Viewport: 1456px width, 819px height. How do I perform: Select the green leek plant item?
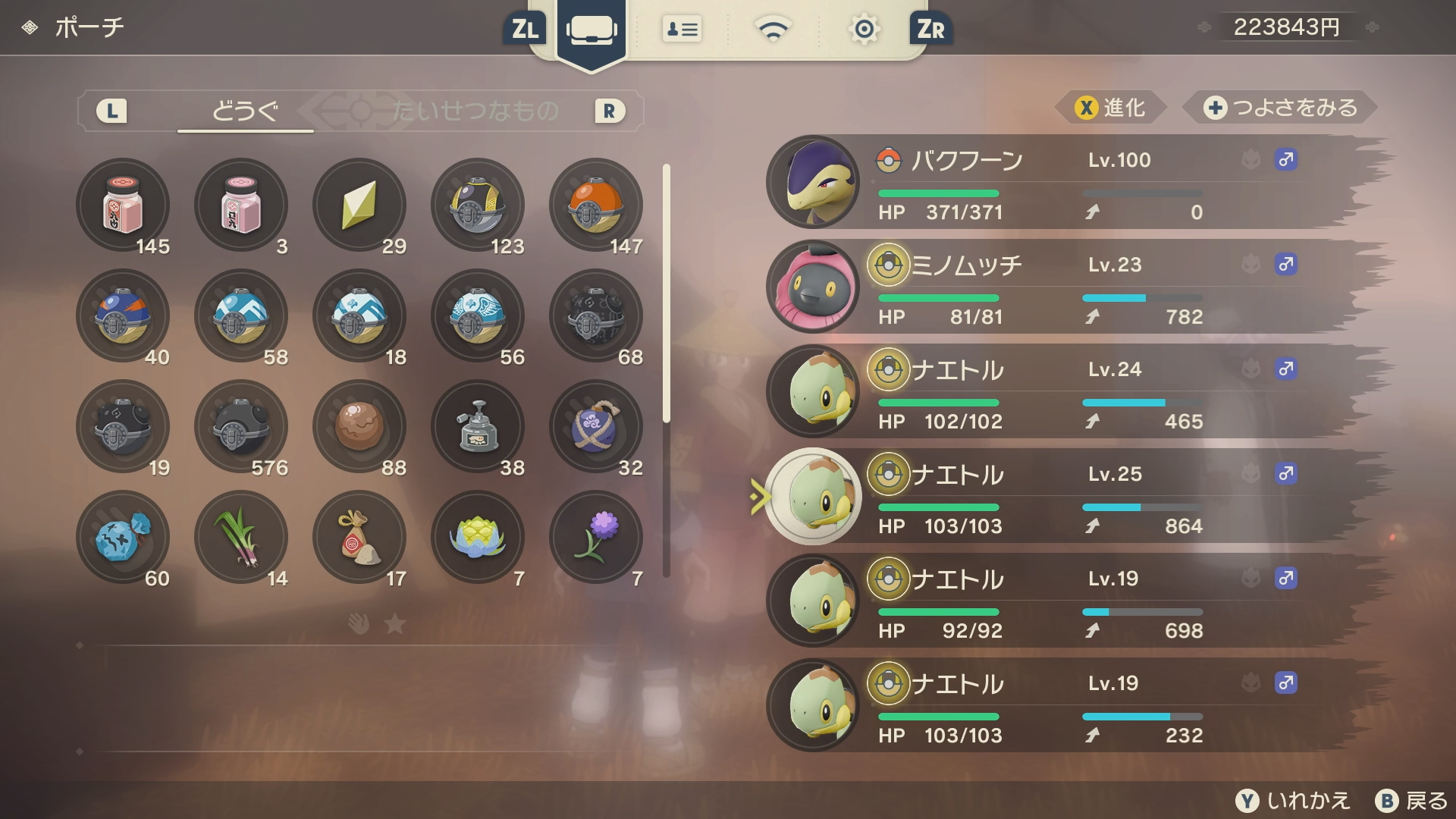tap(241, 537)
